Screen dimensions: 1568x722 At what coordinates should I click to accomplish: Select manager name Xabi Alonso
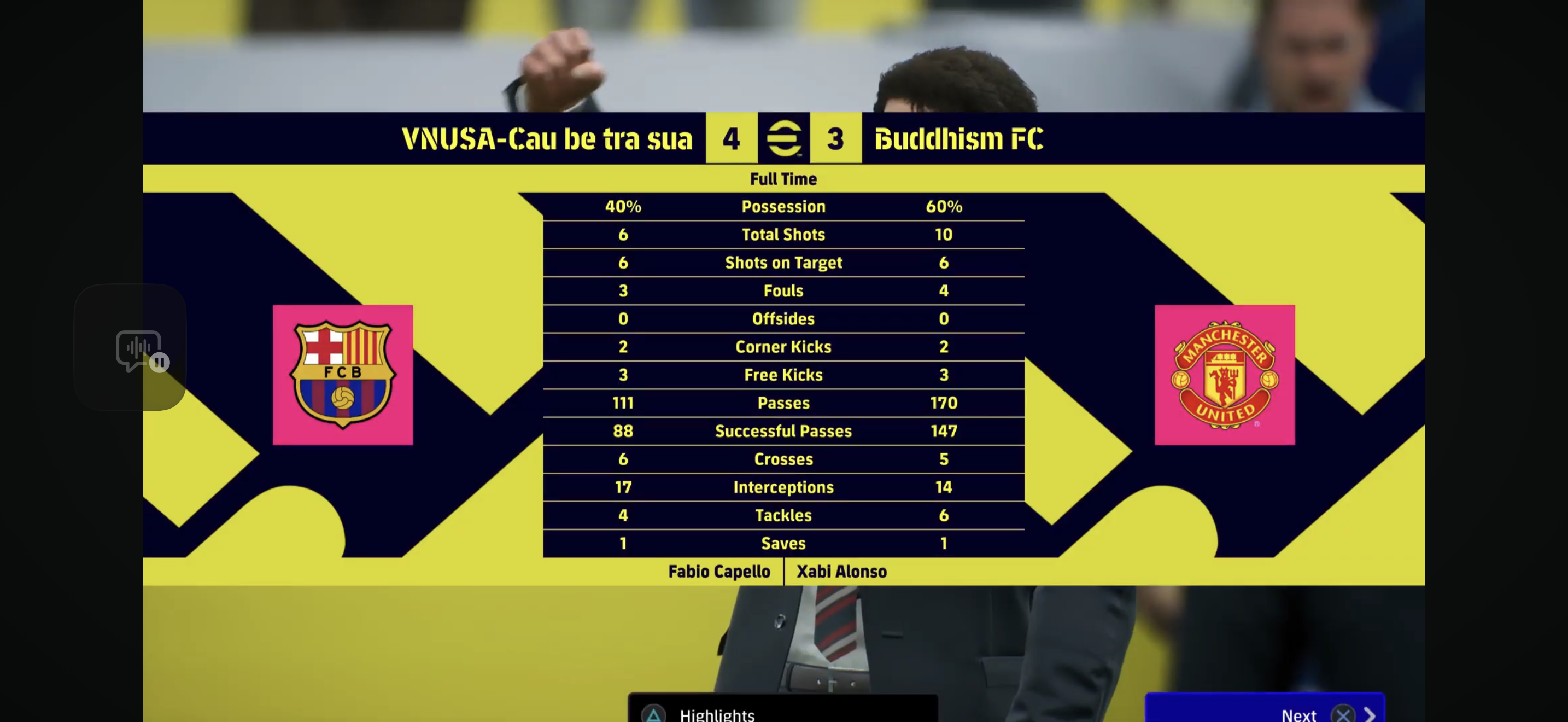tap(842, 571)
